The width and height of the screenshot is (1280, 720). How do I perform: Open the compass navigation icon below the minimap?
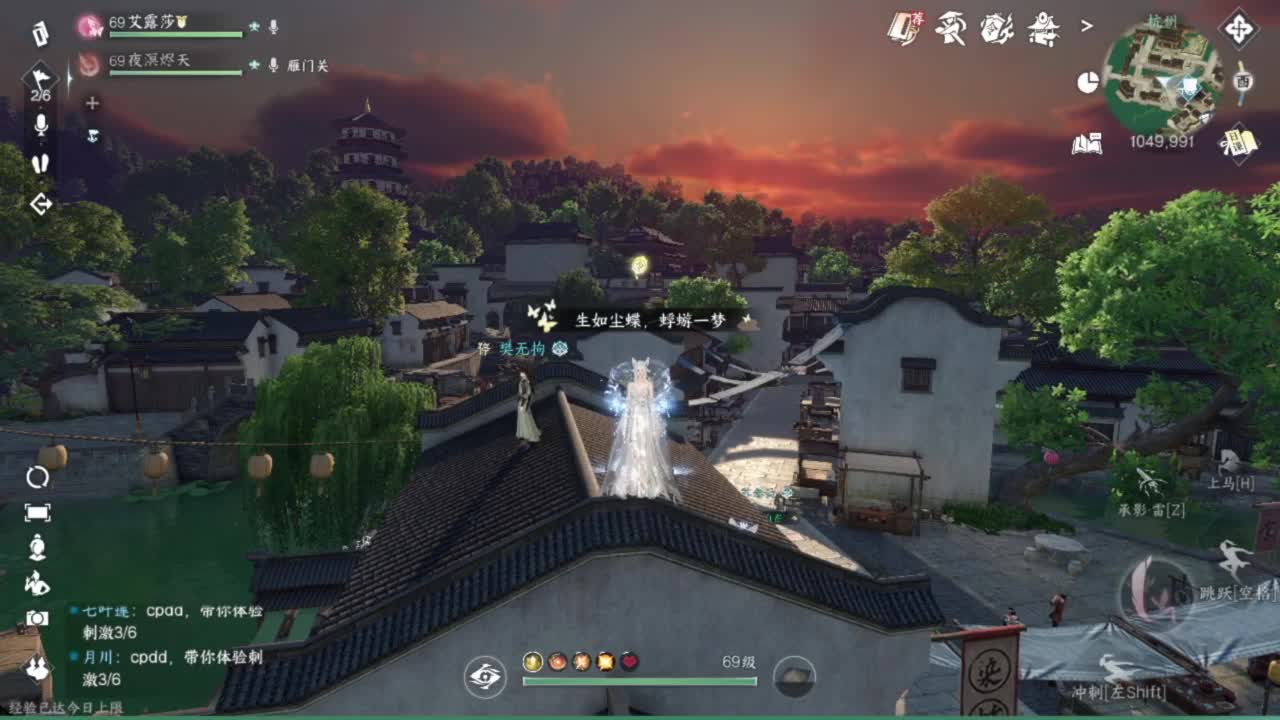pyautogui.click(x=1241, y=28)
